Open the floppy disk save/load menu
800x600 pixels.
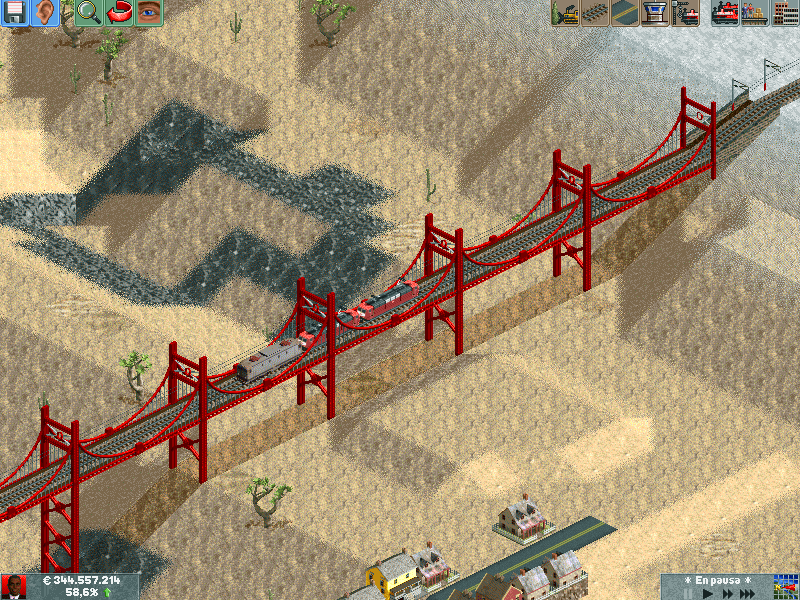click(15, 13)
